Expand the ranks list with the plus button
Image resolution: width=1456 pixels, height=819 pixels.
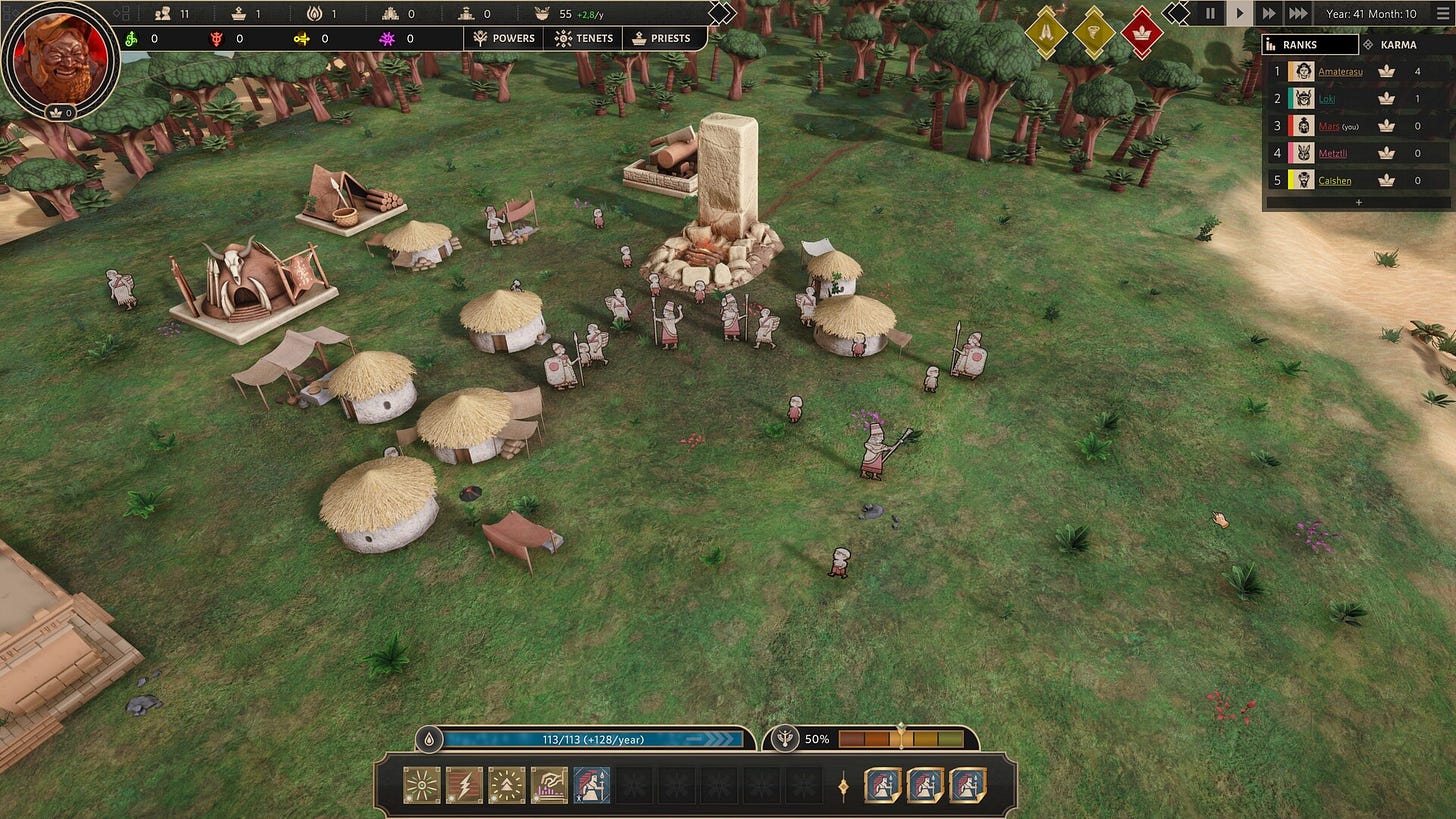pos(1358,202)
